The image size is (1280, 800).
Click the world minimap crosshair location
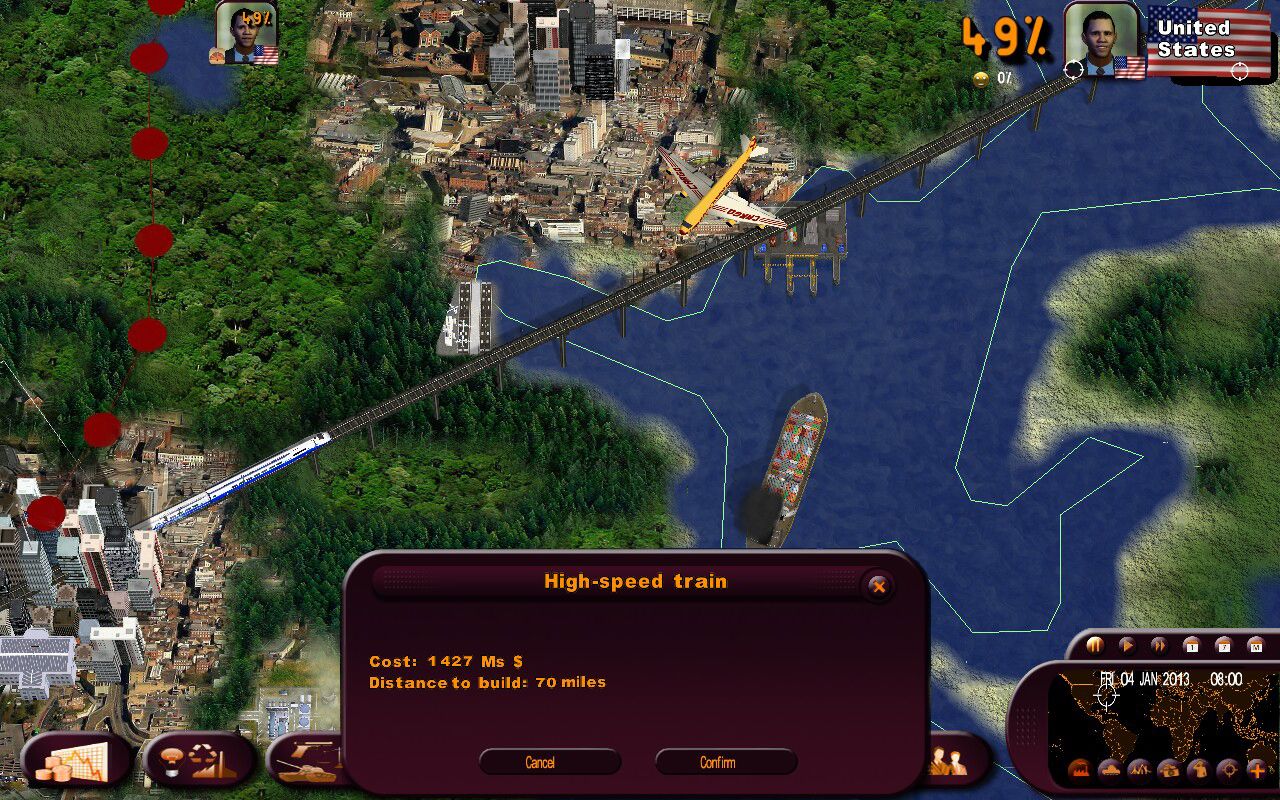pos(1107,696)
